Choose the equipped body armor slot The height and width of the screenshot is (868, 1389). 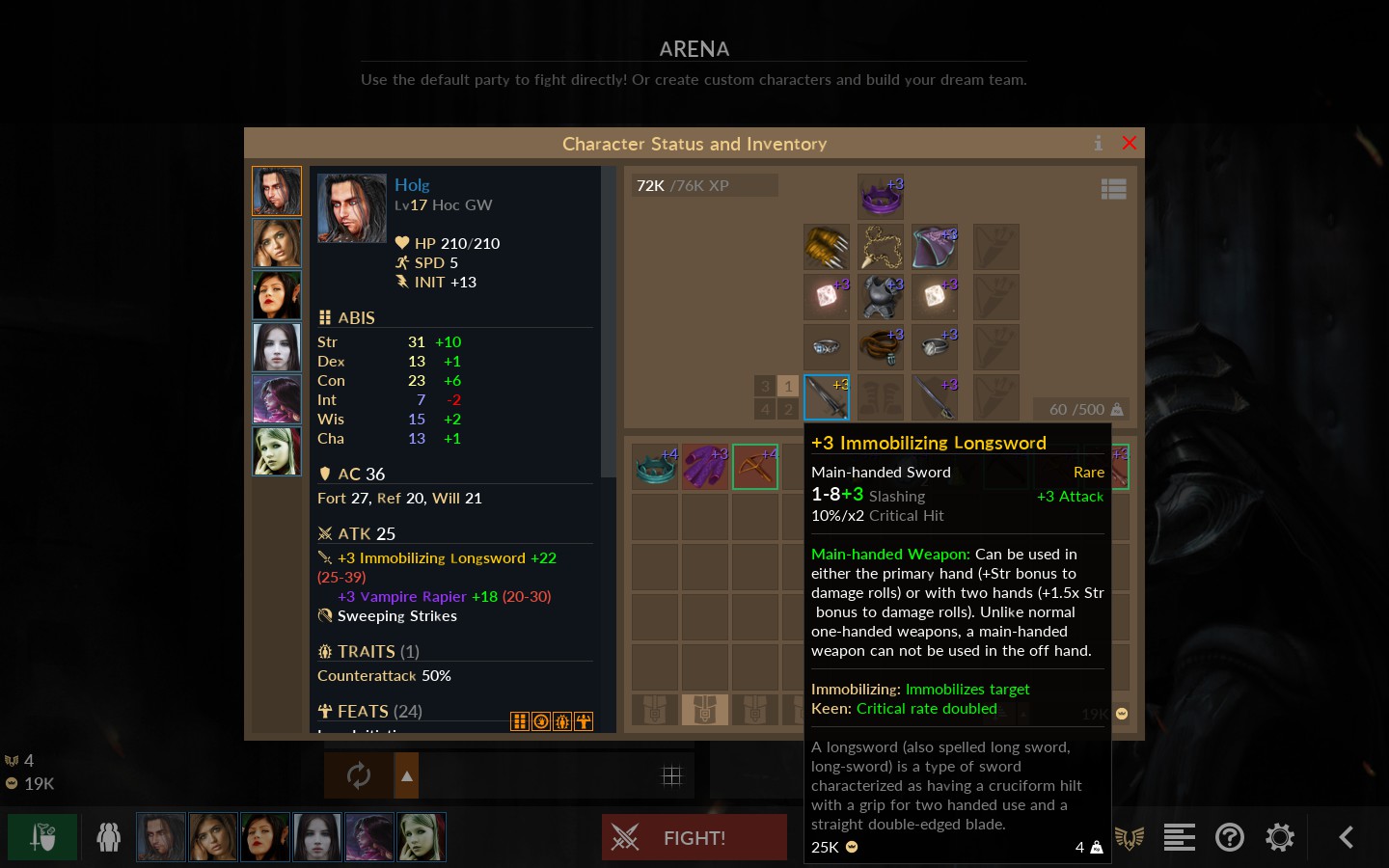tap(881, 297)
